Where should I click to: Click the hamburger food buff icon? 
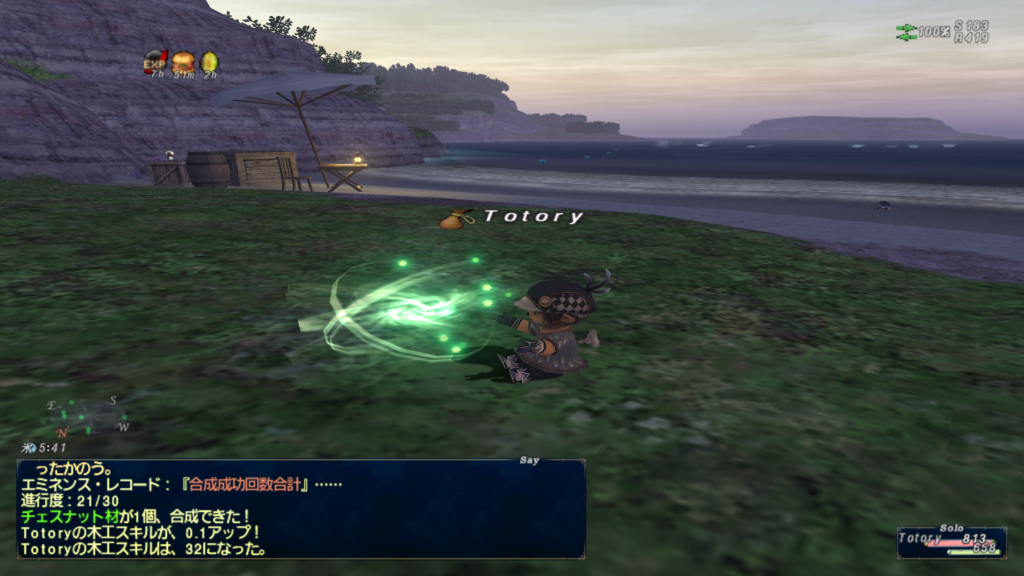183,62
